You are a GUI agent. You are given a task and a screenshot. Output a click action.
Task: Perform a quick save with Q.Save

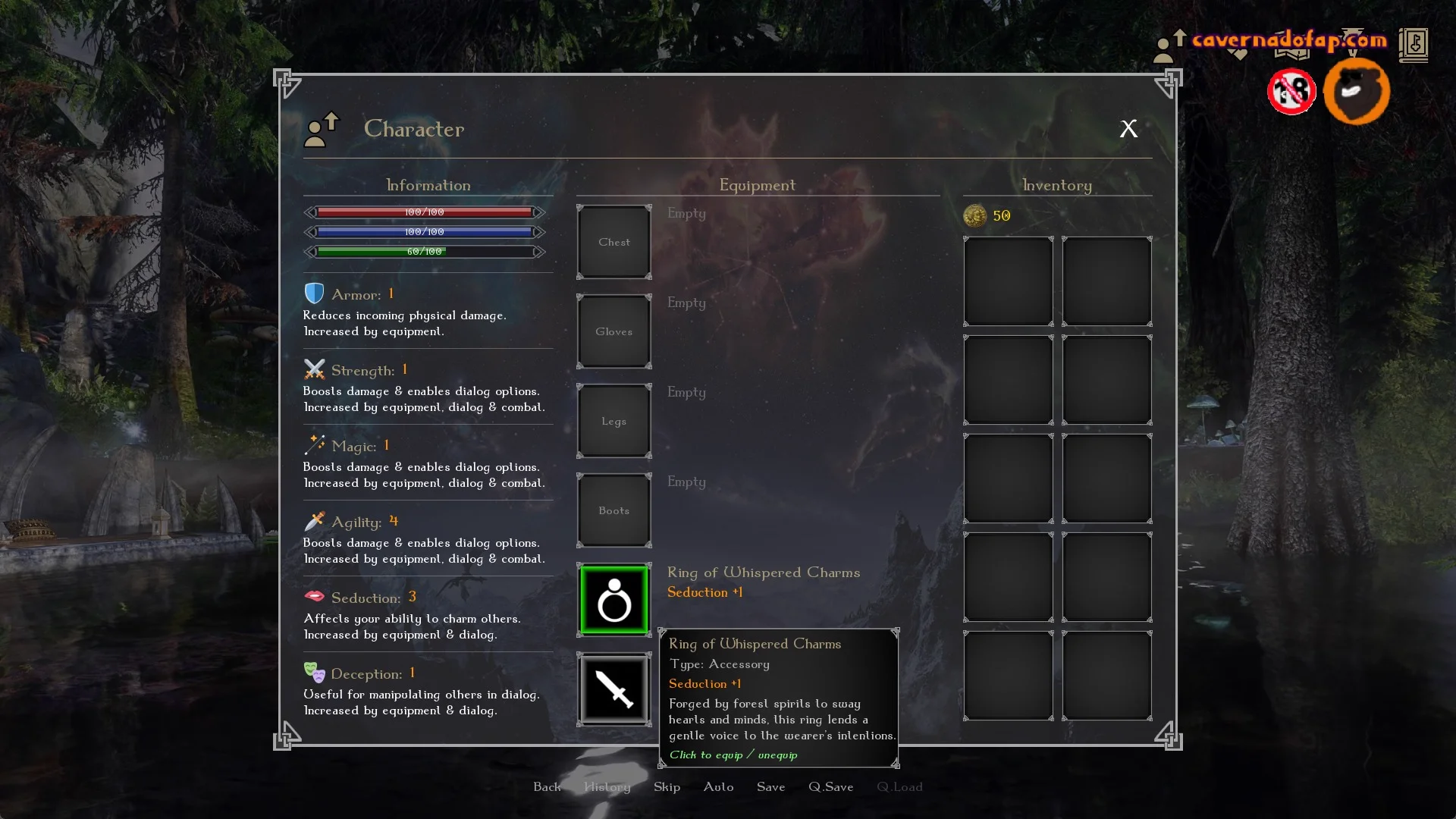(x=830, y=787)
